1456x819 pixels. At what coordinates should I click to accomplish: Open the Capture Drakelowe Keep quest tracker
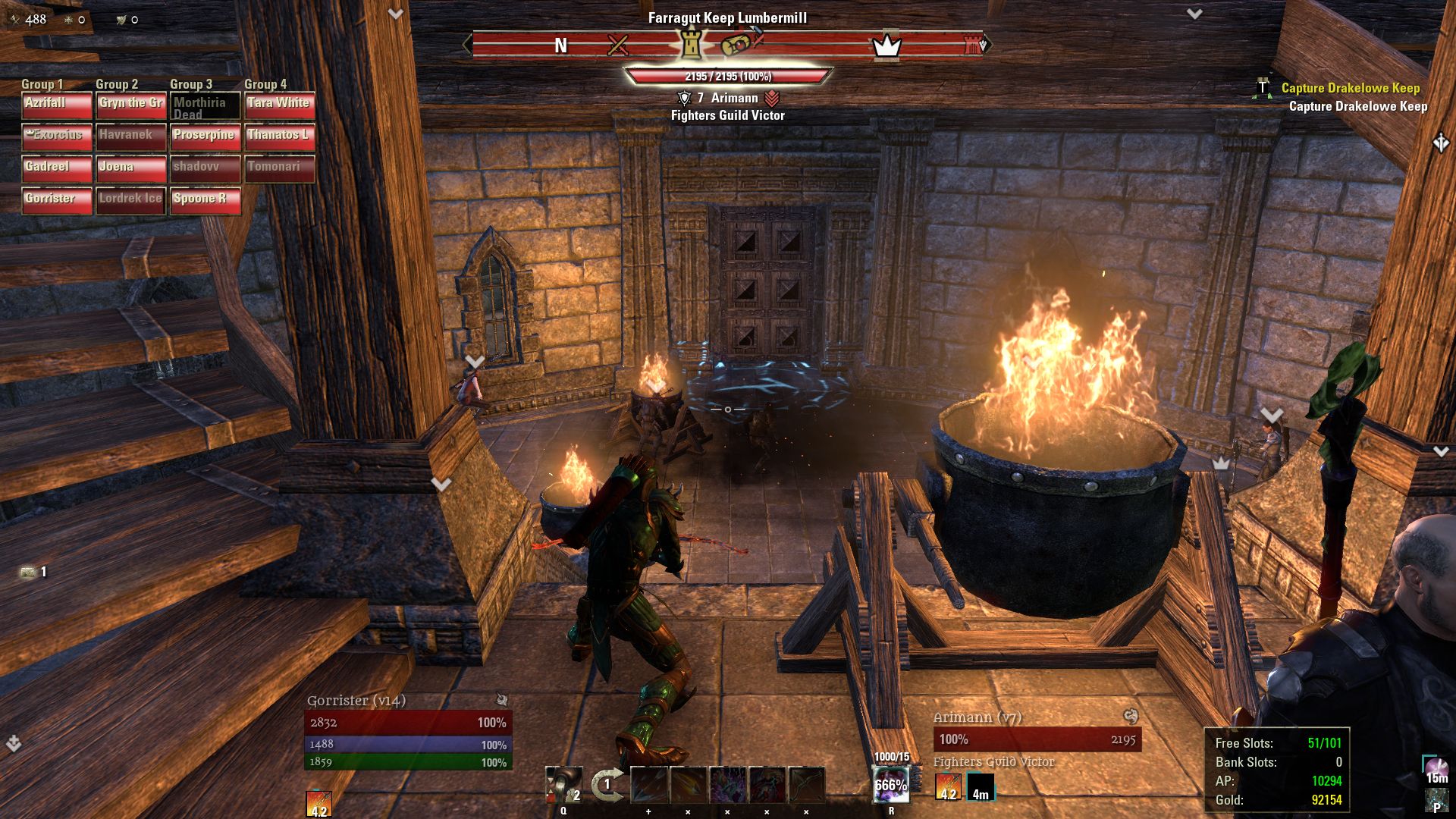1350,89
